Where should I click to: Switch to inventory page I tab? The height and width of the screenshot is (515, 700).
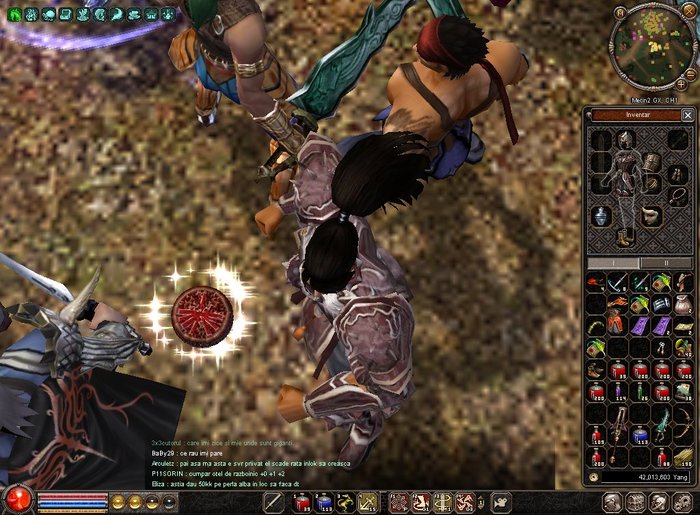pos(614,263)
